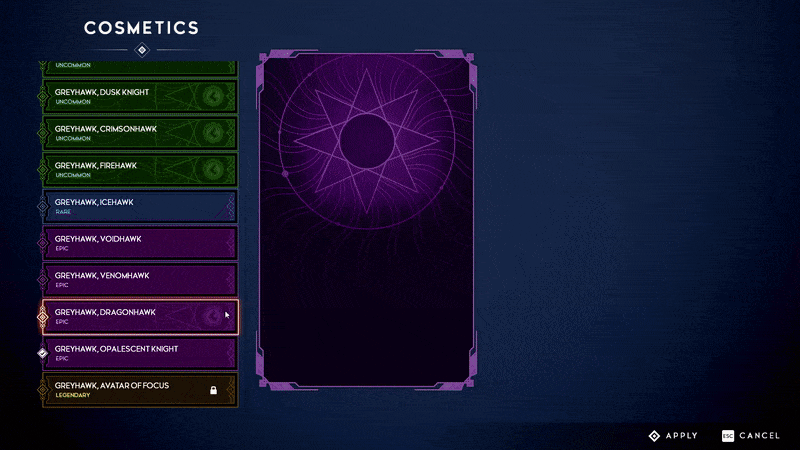800x450 pixels.
Task: Choose the Greyhawk, Crimsonhawk skin
Action: point(139,133)
